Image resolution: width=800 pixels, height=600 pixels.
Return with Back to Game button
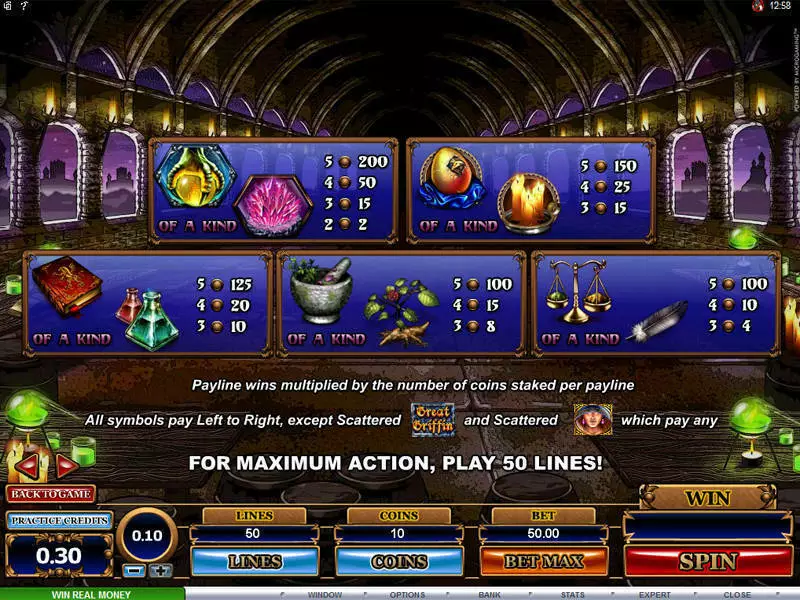pyautogui.click(x=50, y=493)
